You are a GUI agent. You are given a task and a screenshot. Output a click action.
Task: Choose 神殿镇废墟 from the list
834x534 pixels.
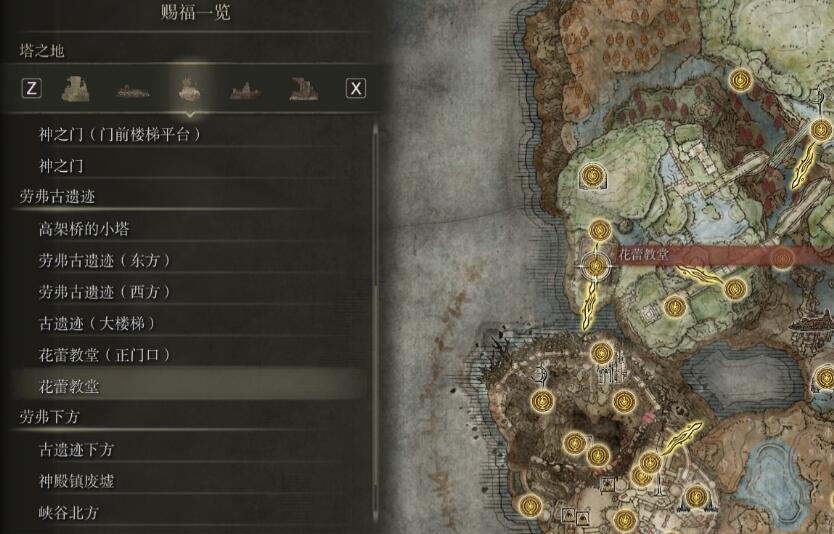click(x=76, y=481)
